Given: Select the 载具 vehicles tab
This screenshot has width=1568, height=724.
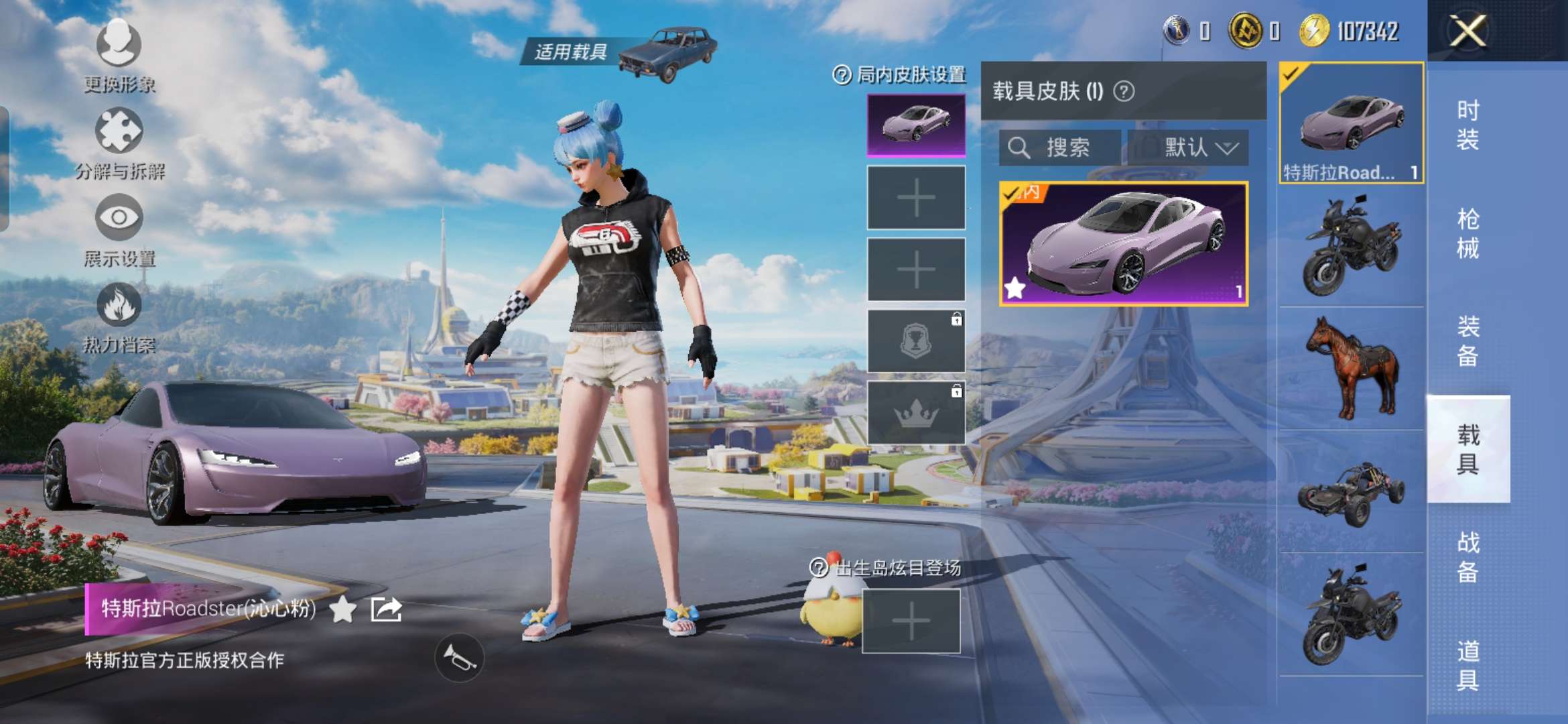Looking at the screenshot, I should (x=1467, y=449).
